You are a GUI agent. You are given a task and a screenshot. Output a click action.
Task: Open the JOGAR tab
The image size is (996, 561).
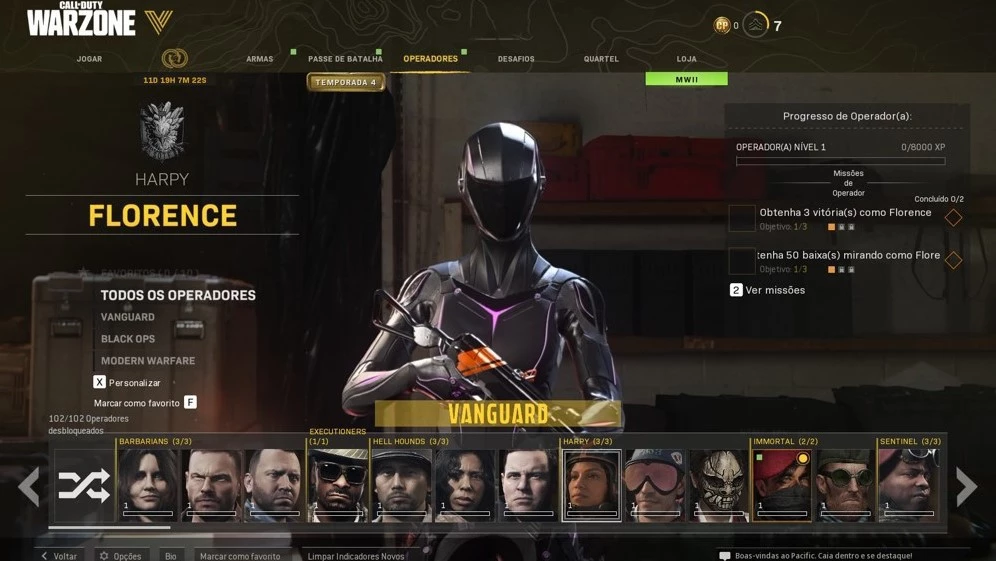89,59
